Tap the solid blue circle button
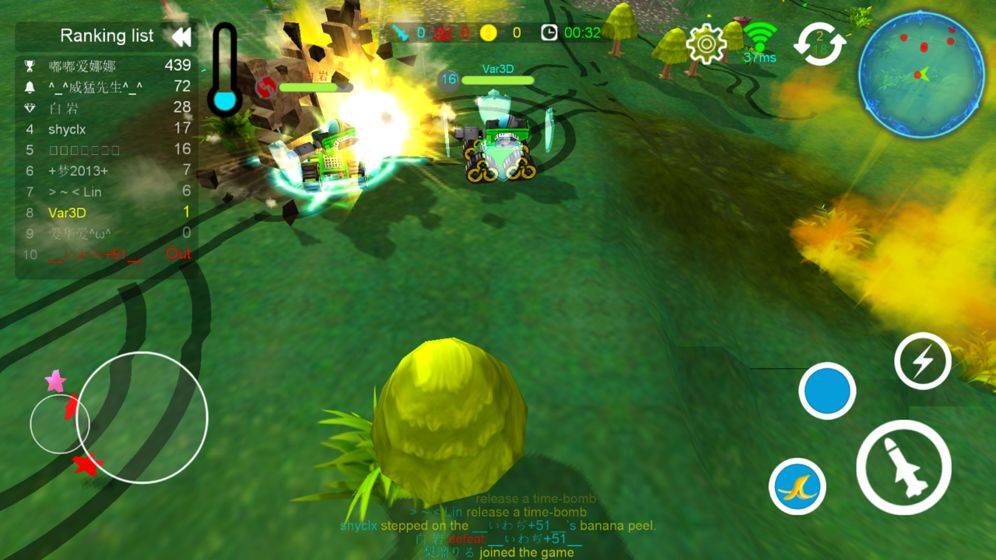Screen dimensions: 996x560 (x=827, y=391)
